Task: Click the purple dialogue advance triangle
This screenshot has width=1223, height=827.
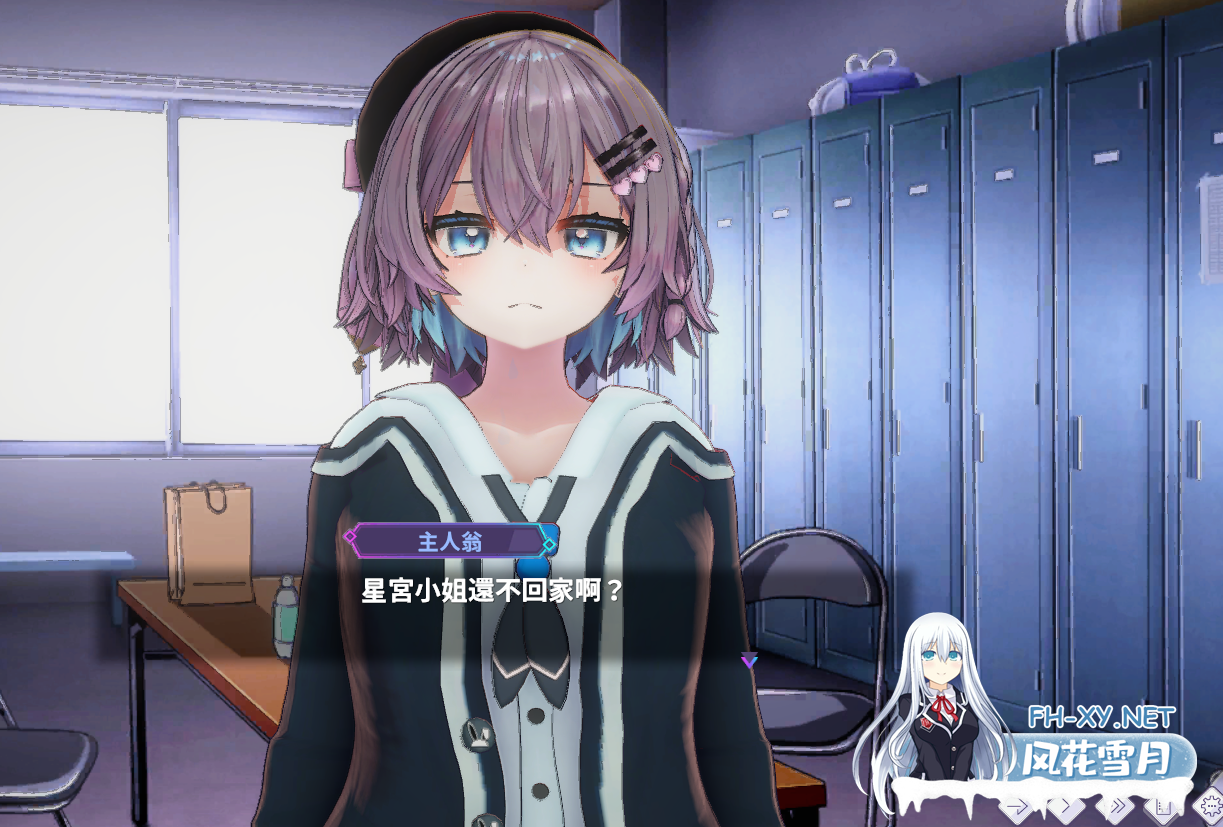Action: pos(749,660)
